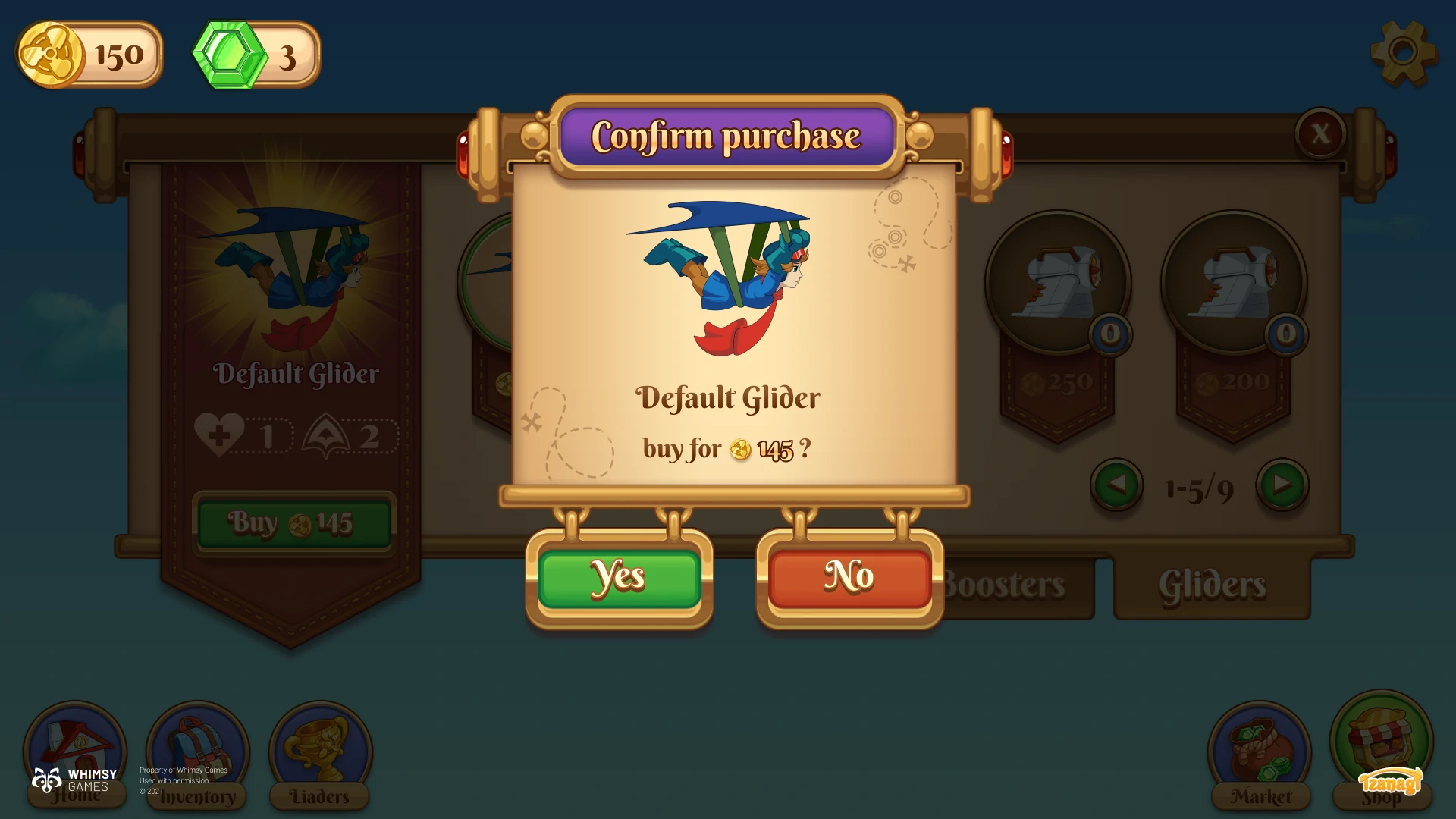The width and height of the screenshot is (1456, 819).
Task: Switch to the Boosters tab
Action: [x=1009, y=587]
